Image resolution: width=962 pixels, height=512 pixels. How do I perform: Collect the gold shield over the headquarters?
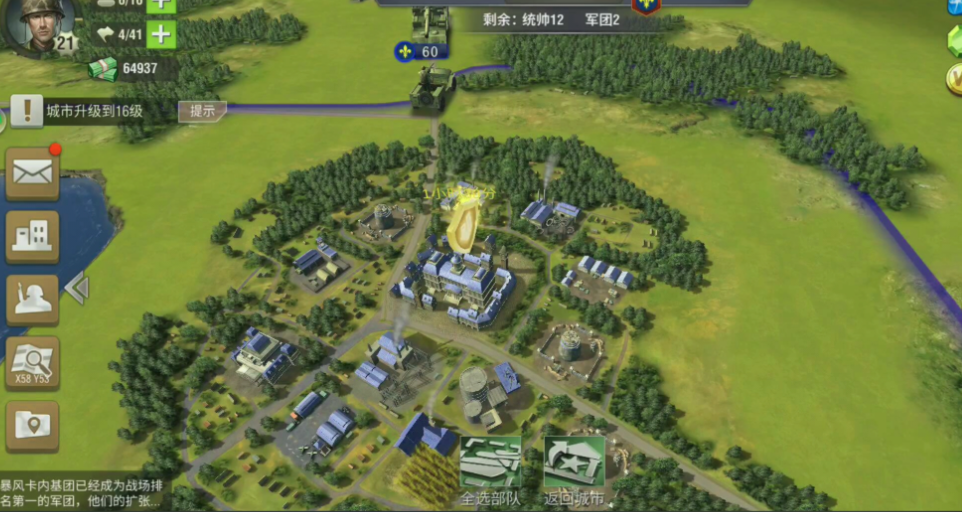tap(463, 224)
